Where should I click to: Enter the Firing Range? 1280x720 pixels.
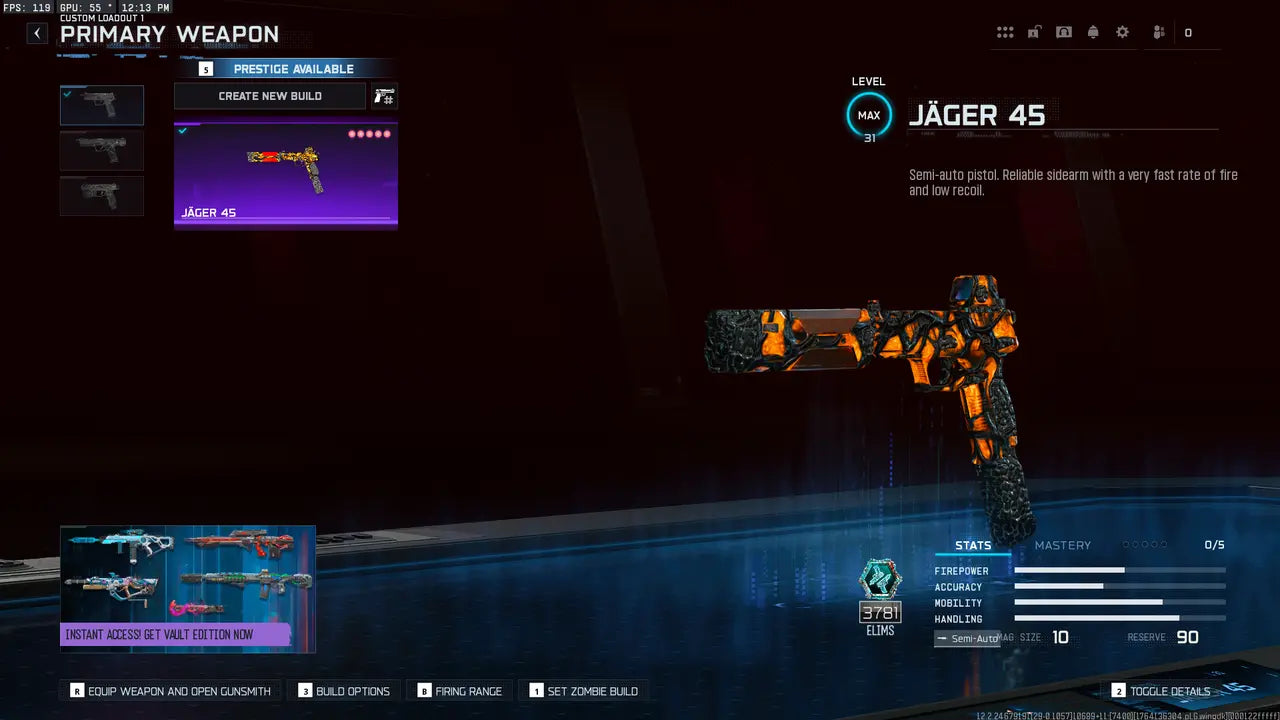(x=460, y=690)
